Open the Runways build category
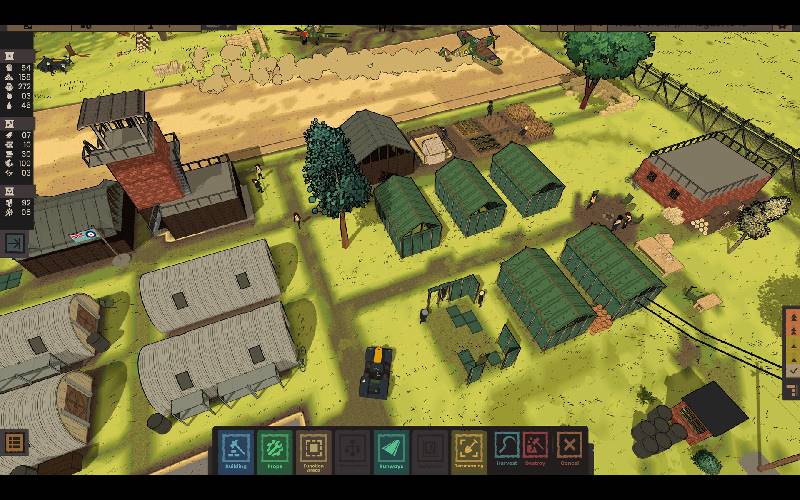The height and width of the screenshot is (500, 800). click(x=391, y=449)
